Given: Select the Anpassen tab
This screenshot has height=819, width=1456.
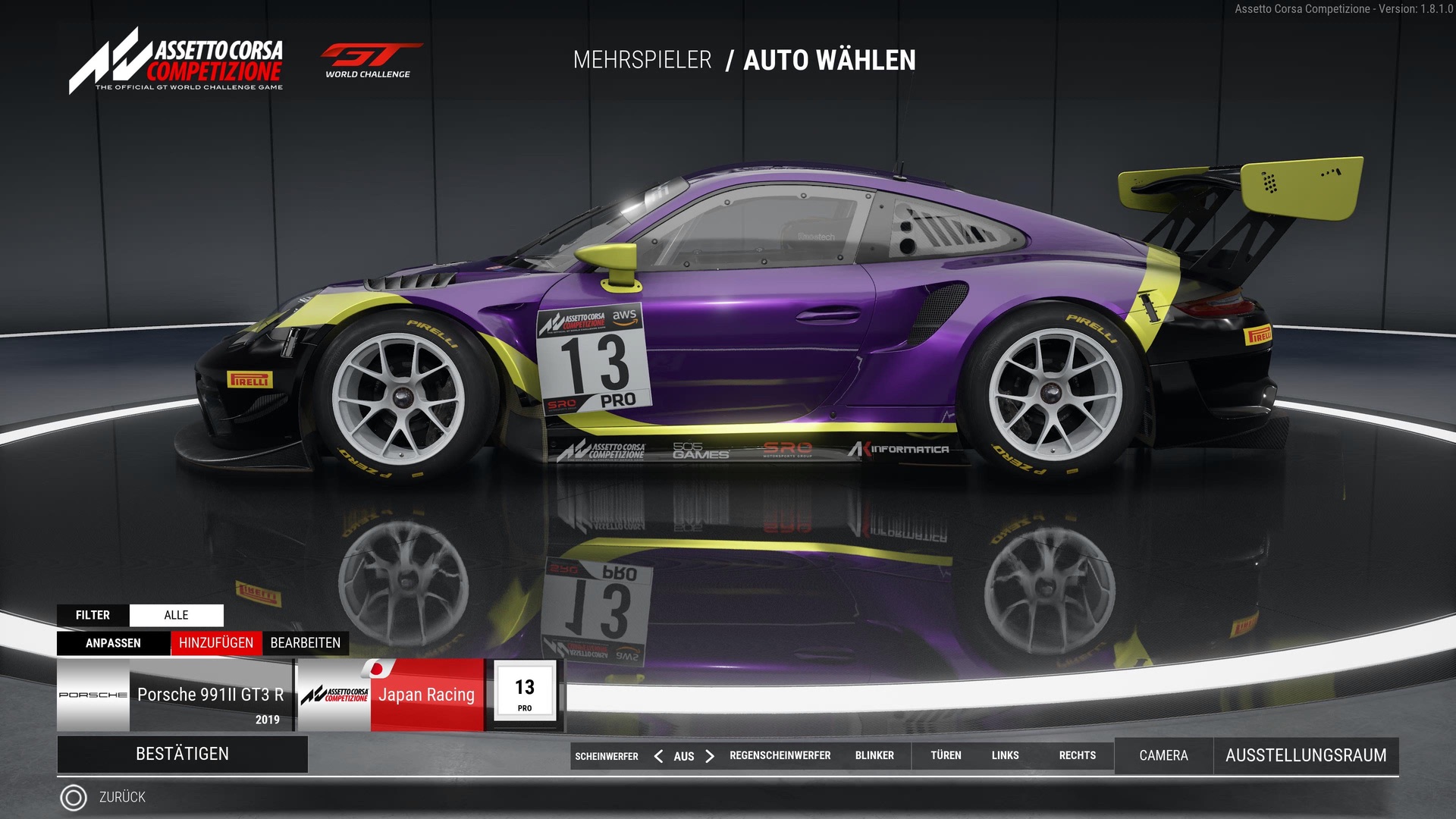Looking at the screenshot, I should [x=113, y=643].
